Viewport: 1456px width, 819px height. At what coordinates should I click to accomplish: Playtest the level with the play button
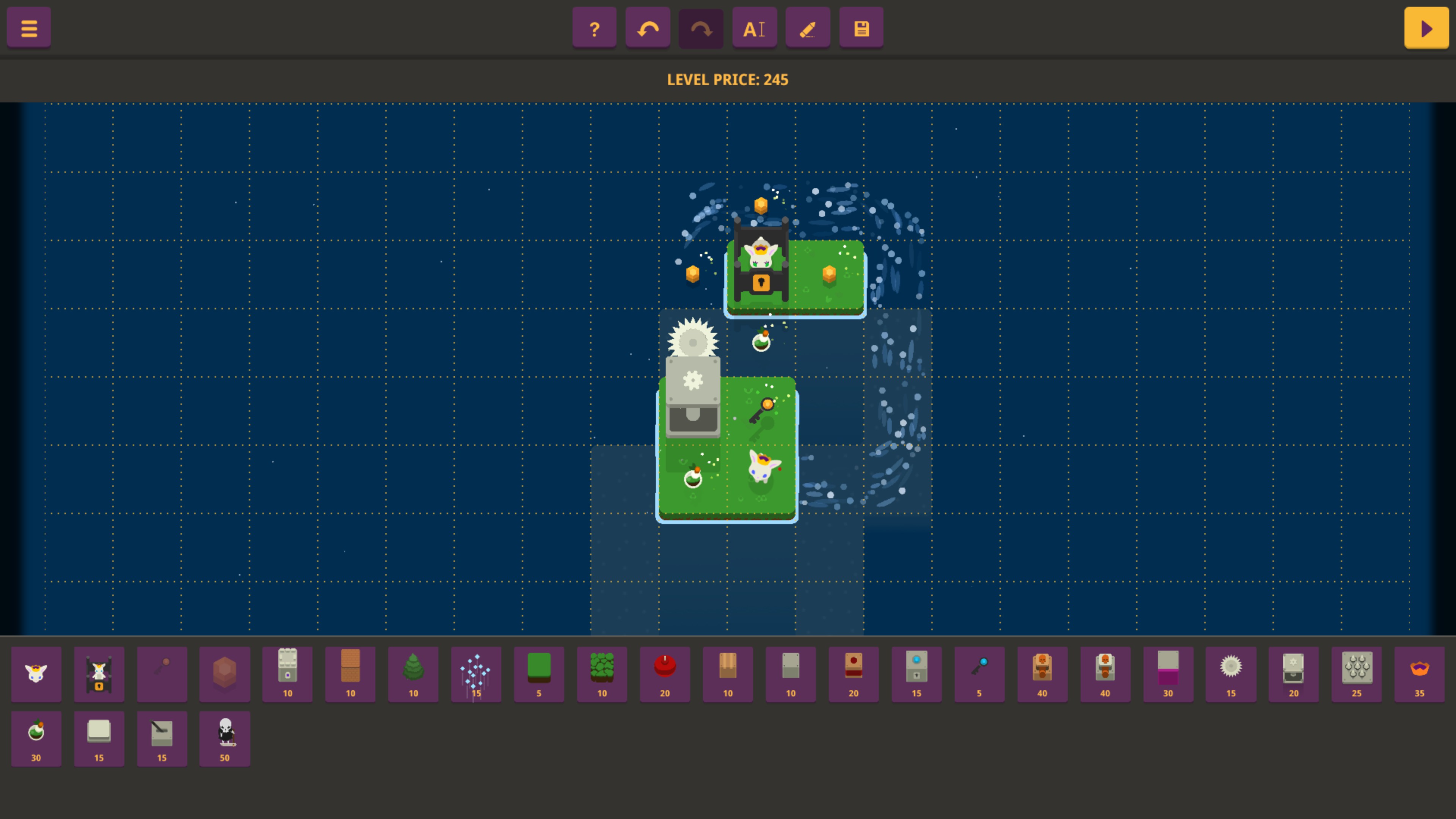pyautogui.click(x=1426, y=27)
